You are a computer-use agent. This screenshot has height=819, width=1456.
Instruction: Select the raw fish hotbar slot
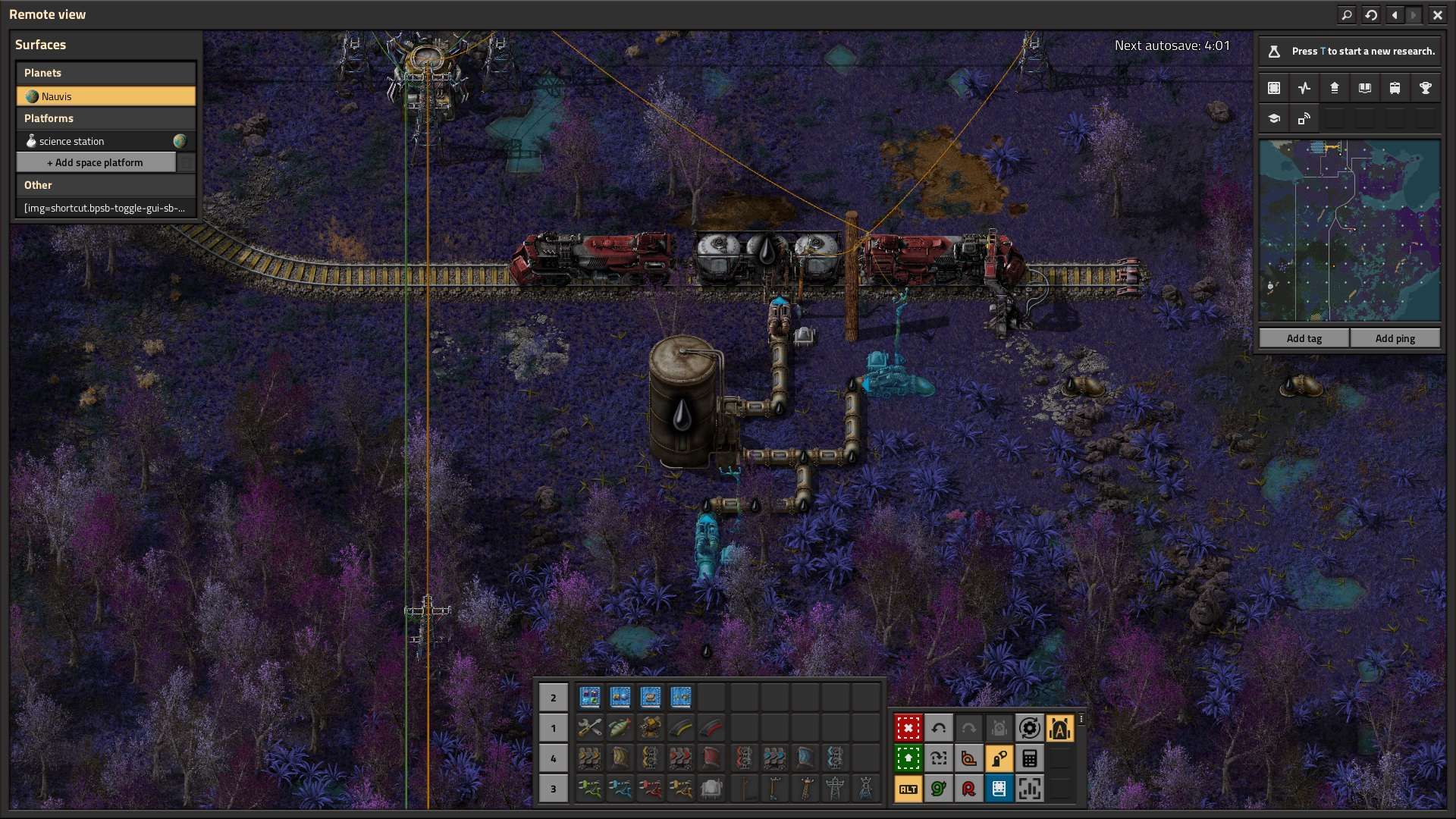click(x=620, y=728)
